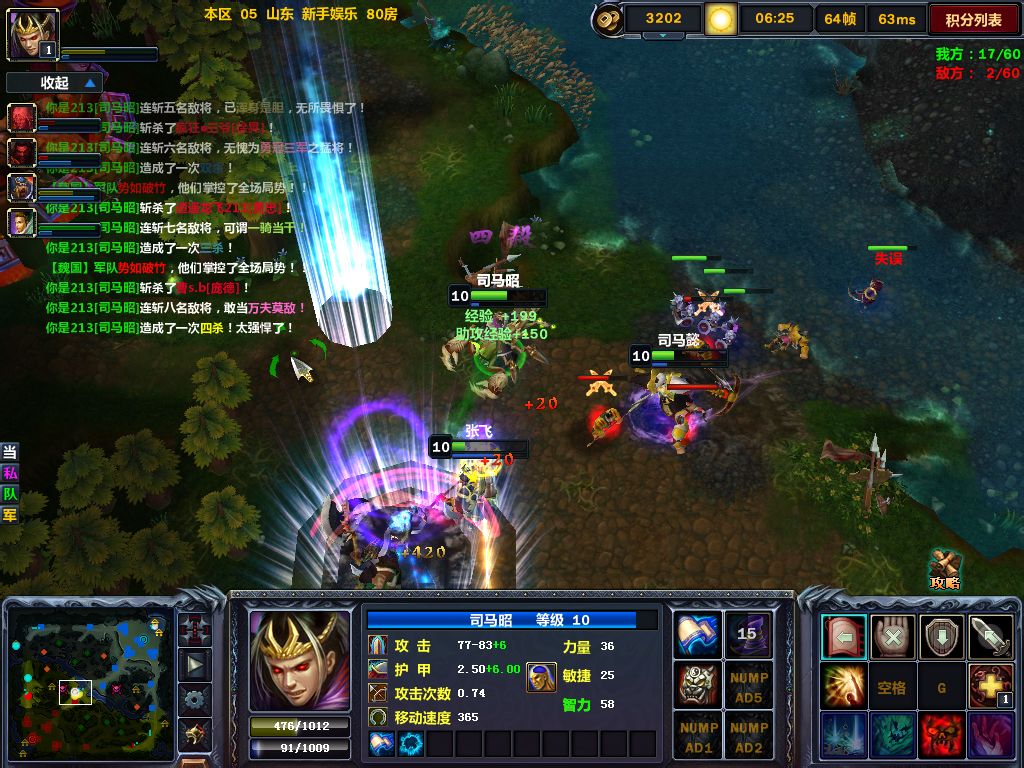Select the demon mask inventory item

699,684
